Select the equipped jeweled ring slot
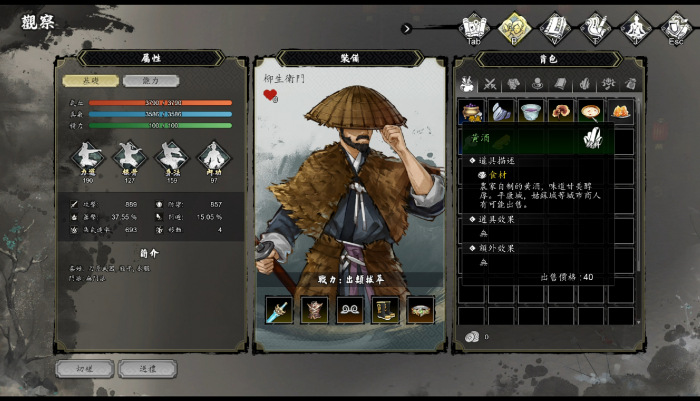Viewport: 700px width, 401px height. [x=421, y=309]
